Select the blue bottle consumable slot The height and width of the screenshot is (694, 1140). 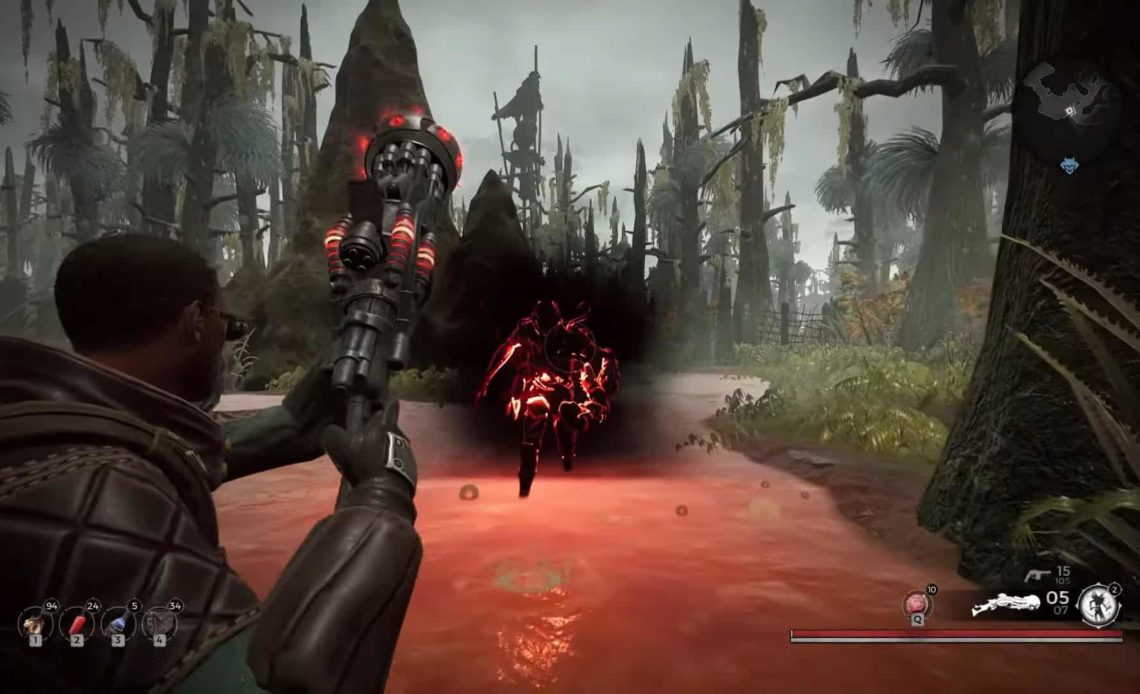[118, 624]
